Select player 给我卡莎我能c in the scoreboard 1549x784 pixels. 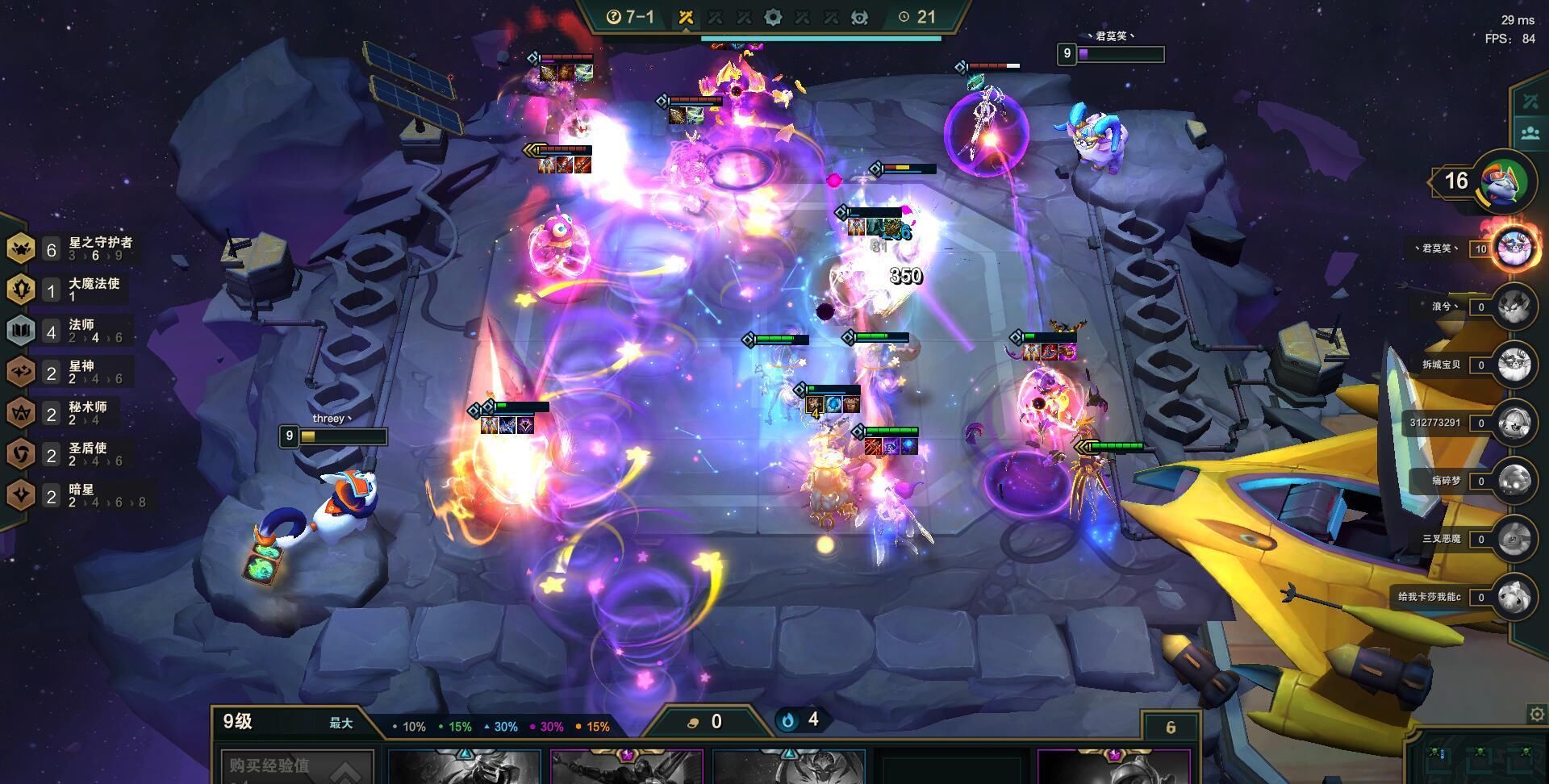(x=1515, y=597)
